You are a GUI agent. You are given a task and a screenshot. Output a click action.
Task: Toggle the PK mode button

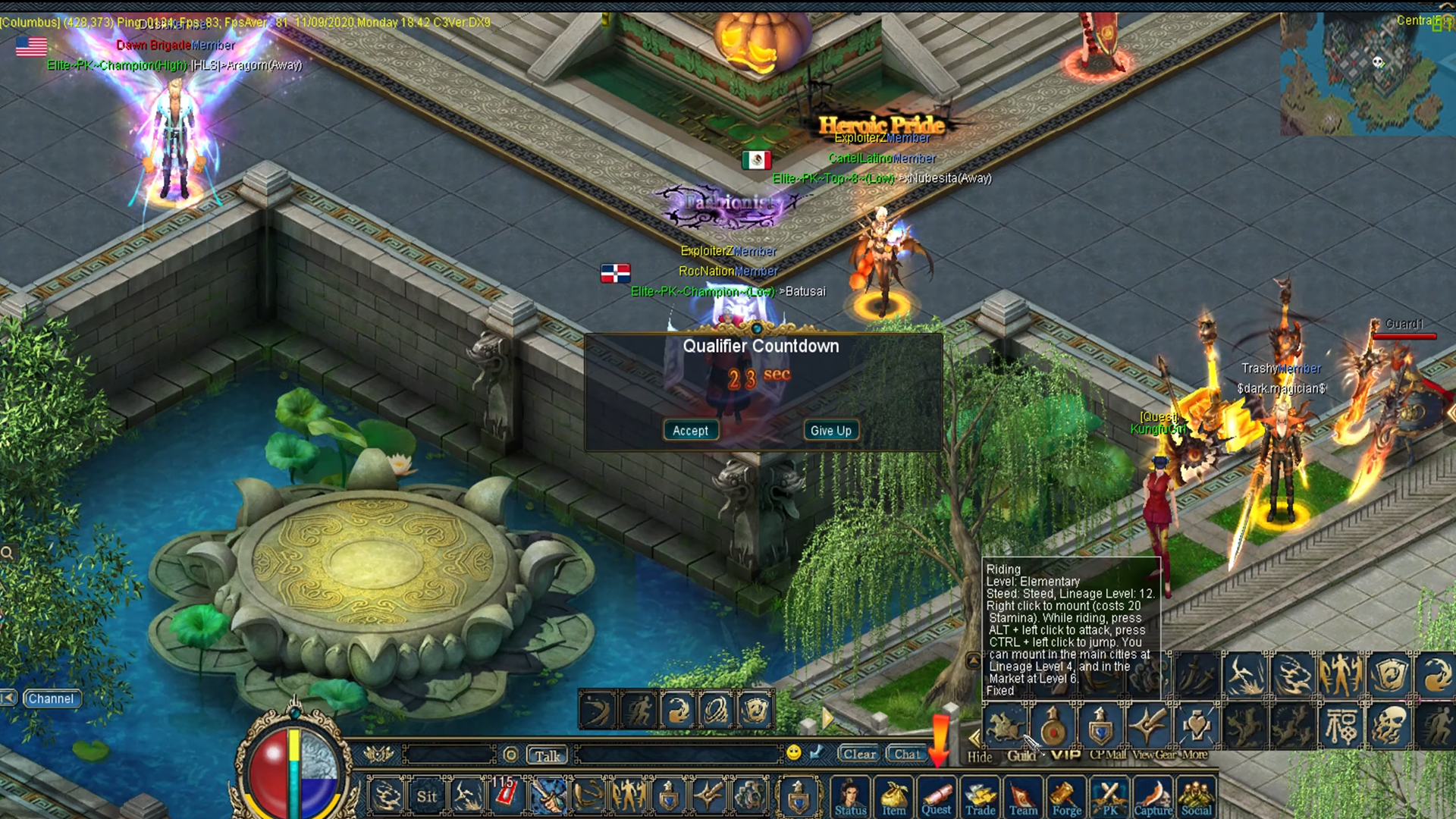1109,799
